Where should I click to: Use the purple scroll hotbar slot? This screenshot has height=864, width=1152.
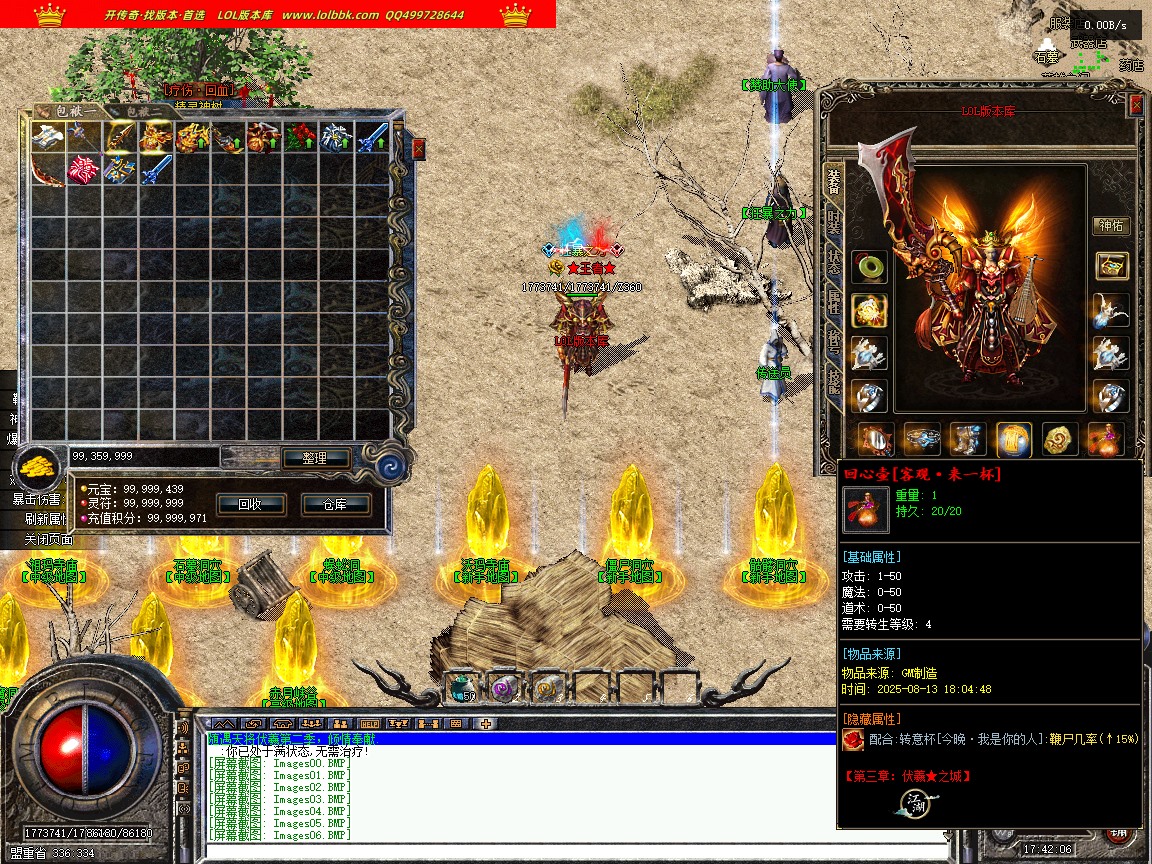click(504, 687)
